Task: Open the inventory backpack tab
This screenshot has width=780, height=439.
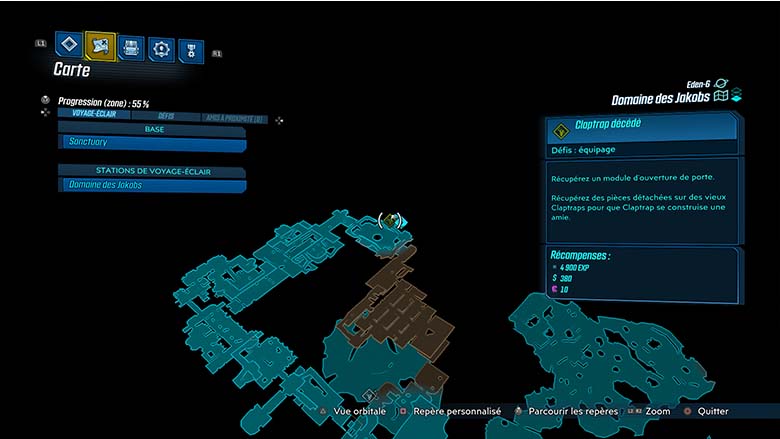Action: 131,47
